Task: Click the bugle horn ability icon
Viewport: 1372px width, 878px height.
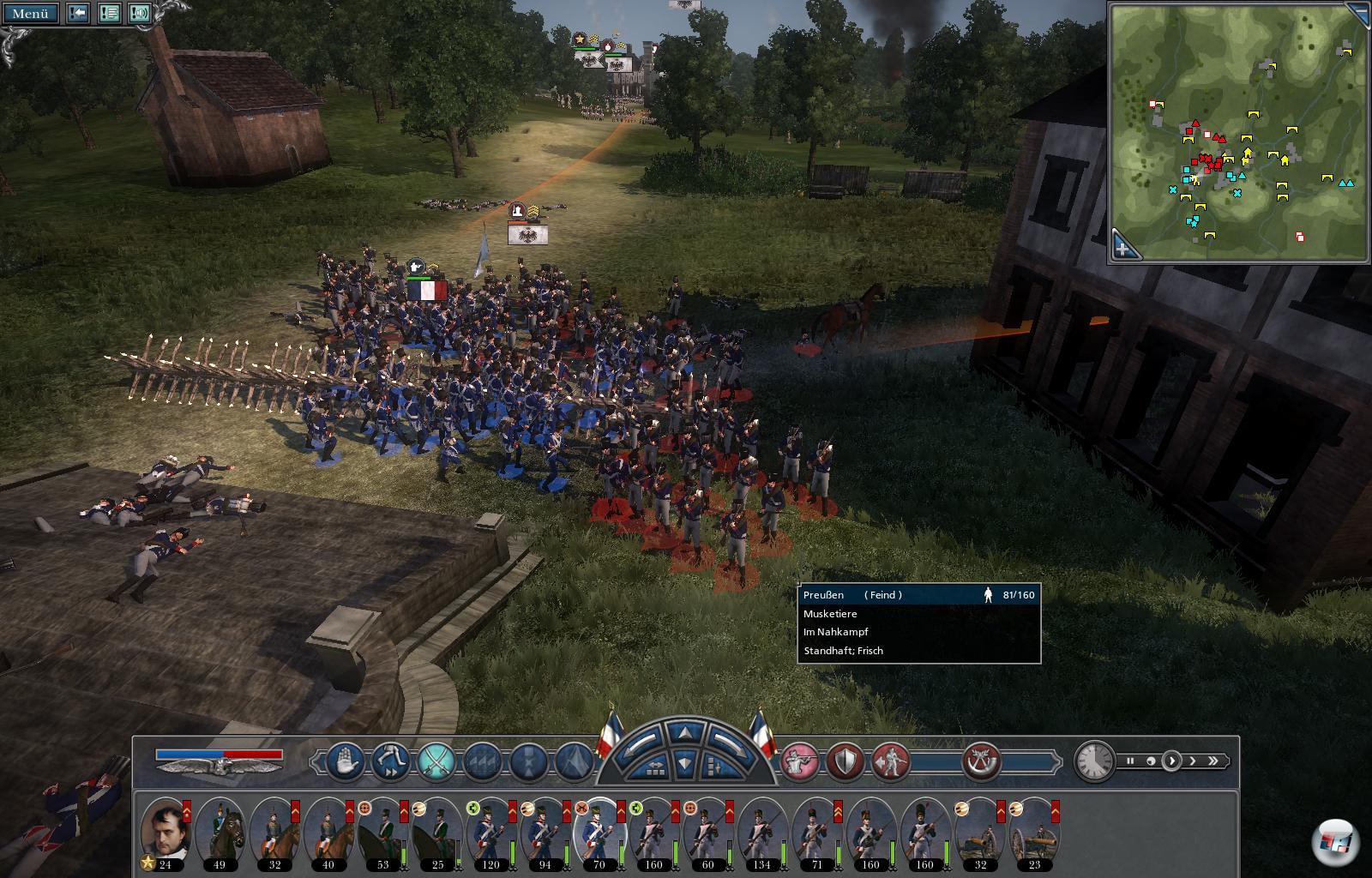Action: click(x=981, y=761)
